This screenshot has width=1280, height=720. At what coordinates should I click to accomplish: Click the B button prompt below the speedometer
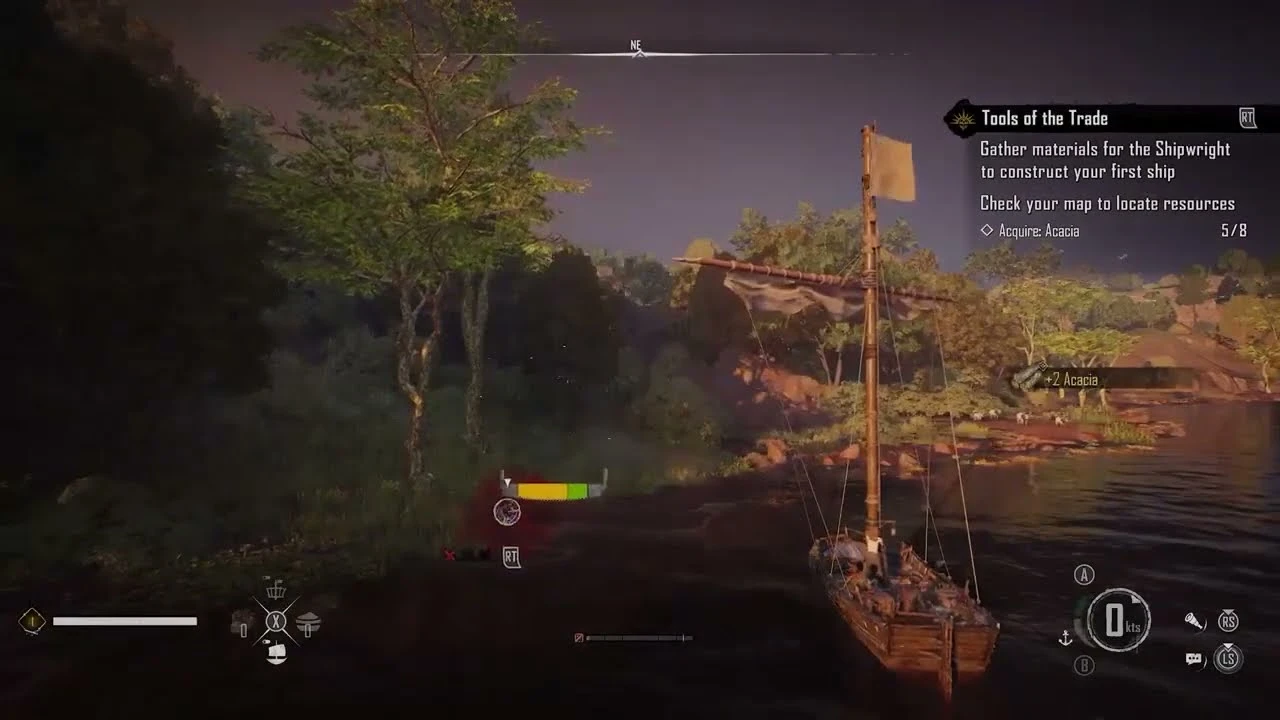1084,663
